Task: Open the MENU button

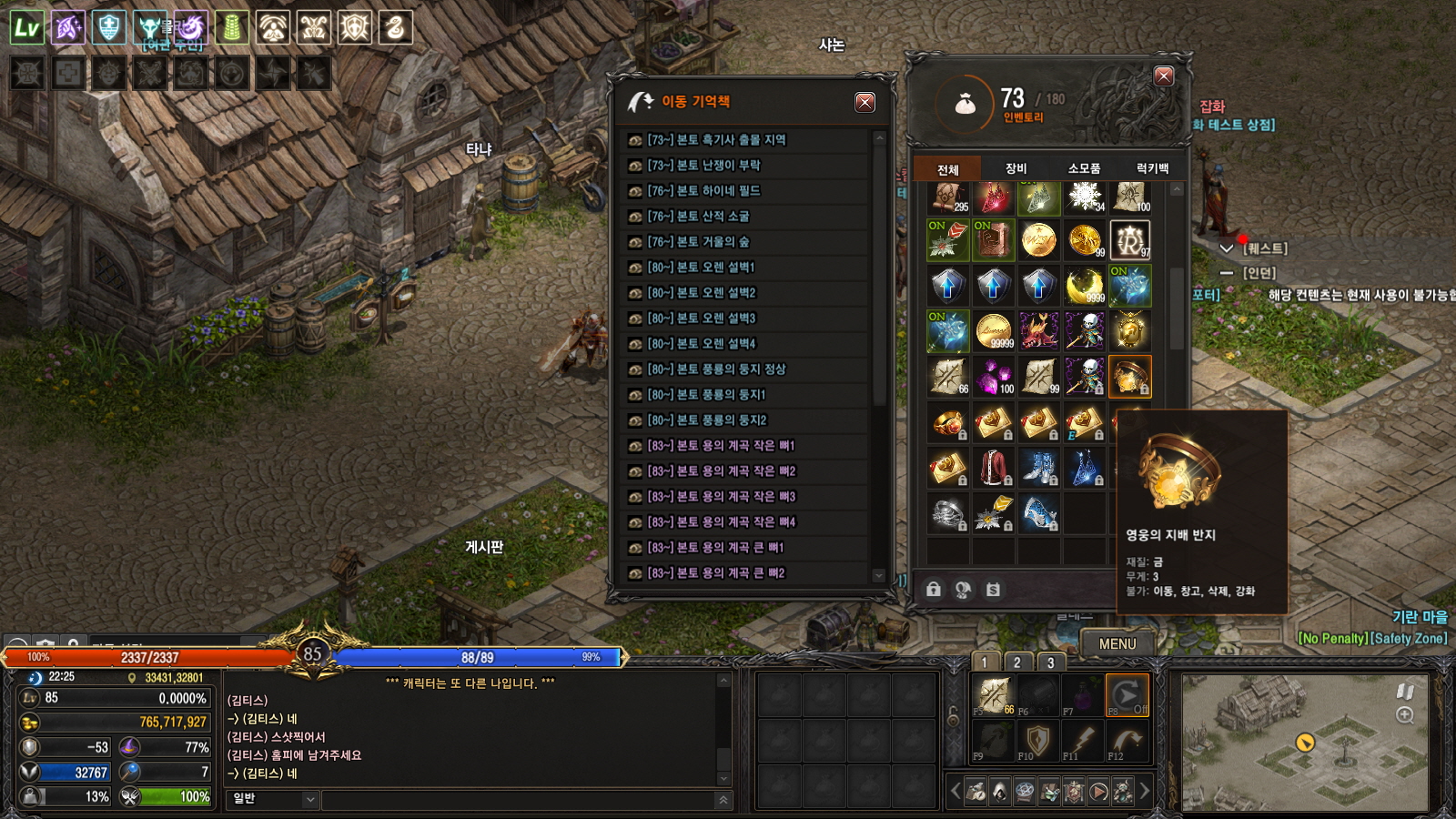Action: tap(1117, 643)
